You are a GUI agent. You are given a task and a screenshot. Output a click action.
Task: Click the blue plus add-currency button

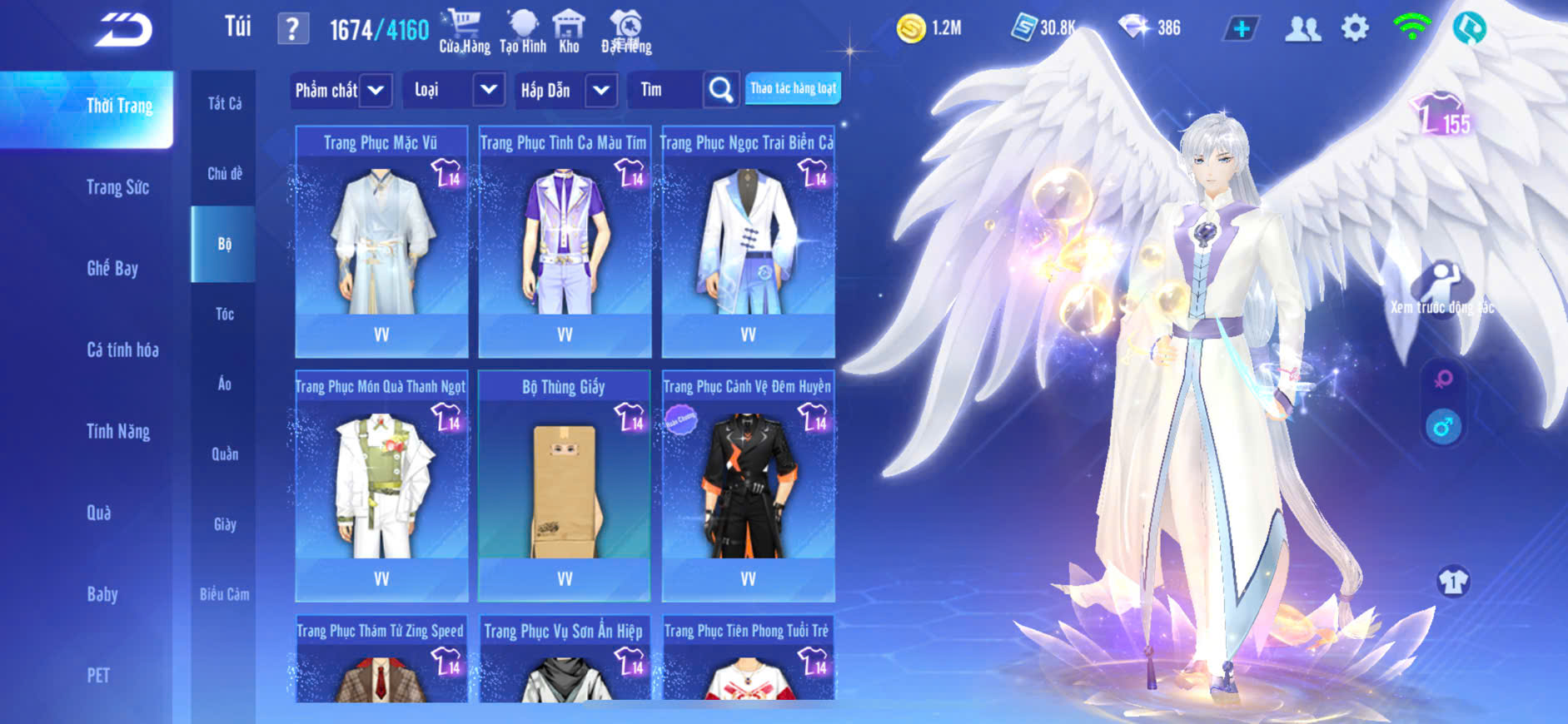click(1241, 29)
